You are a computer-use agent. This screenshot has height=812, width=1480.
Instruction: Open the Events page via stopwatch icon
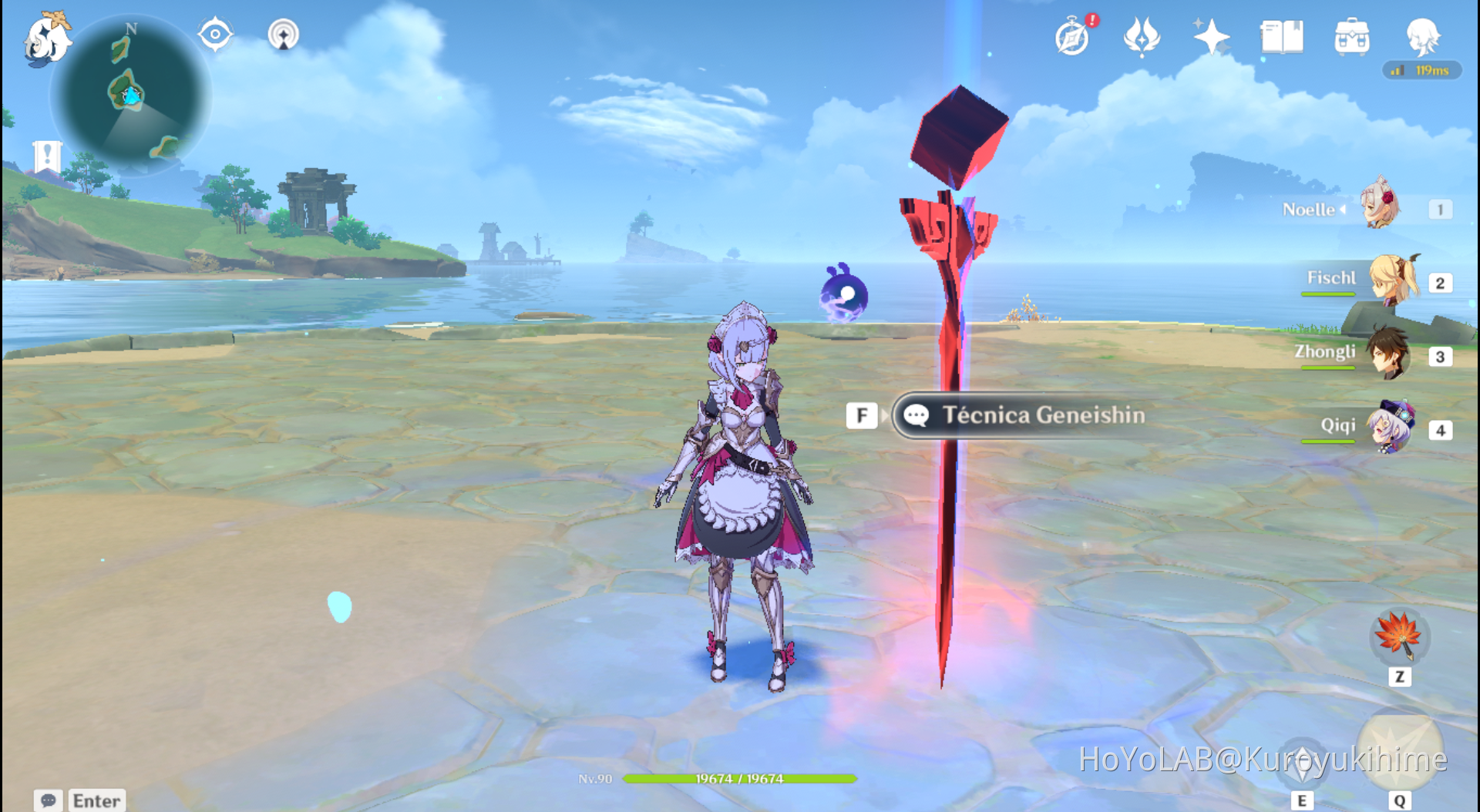click(x=1072, y=35)
